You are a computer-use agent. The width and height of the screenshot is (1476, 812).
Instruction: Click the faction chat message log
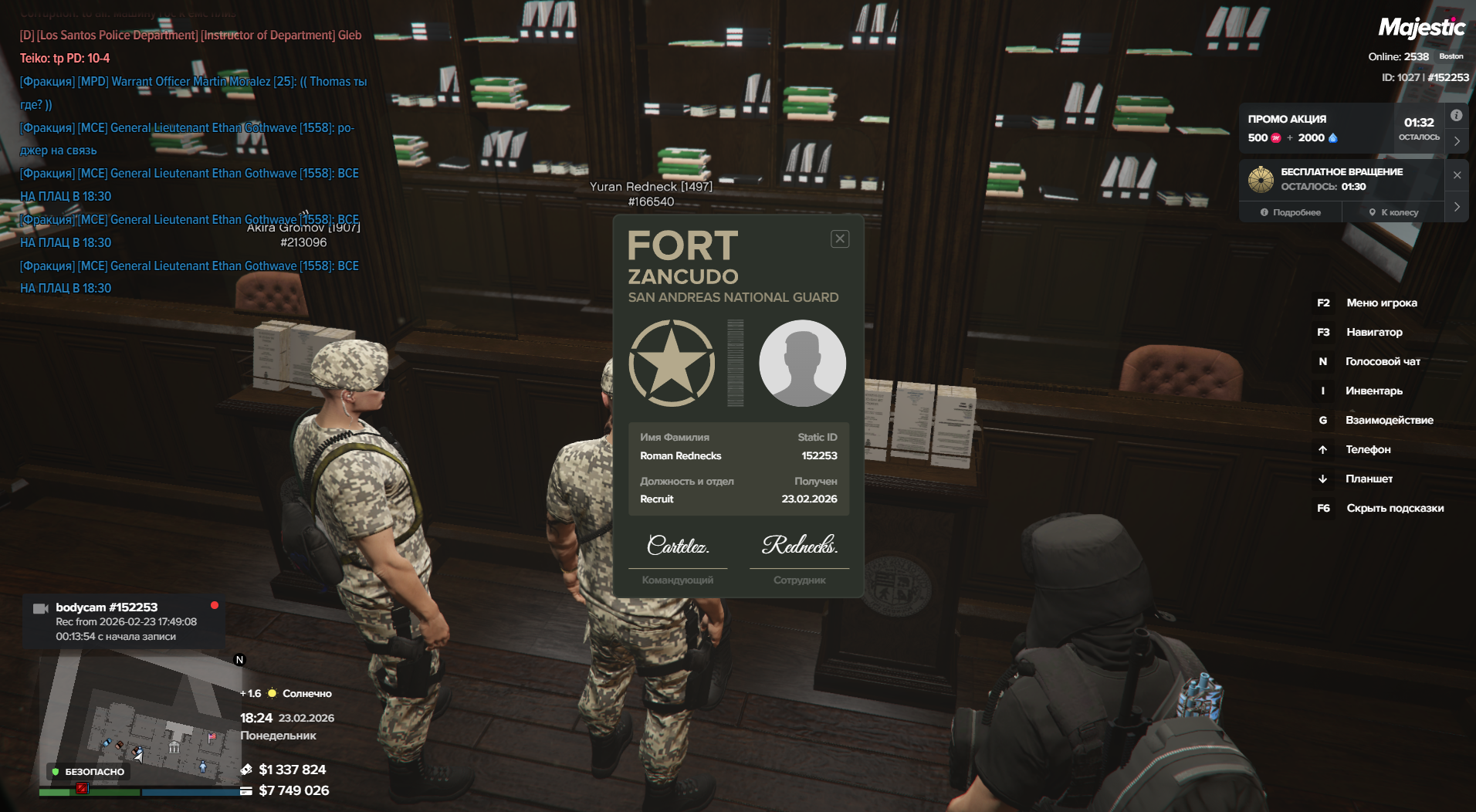189,162
